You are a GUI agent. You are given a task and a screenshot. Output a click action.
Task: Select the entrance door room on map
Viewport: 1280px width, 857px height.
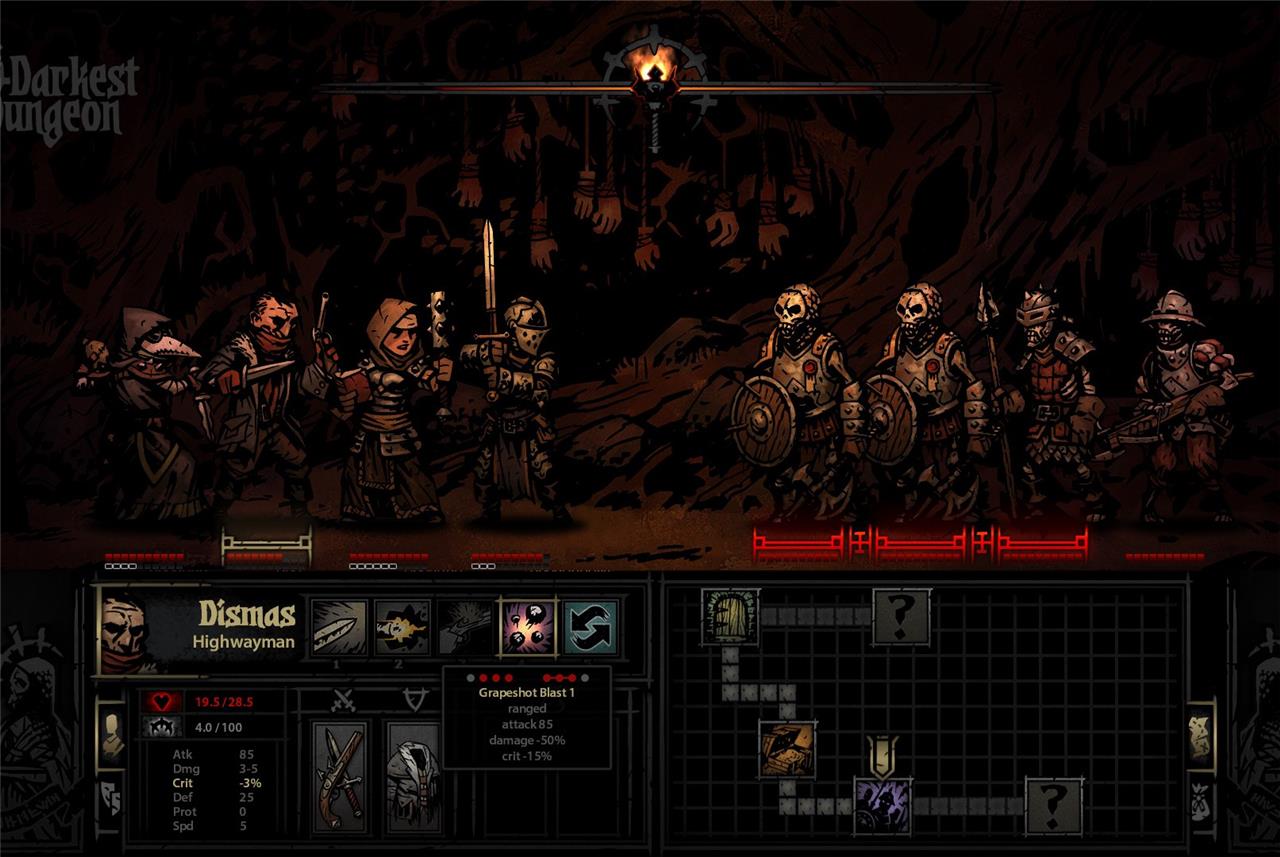coord(730,617)
